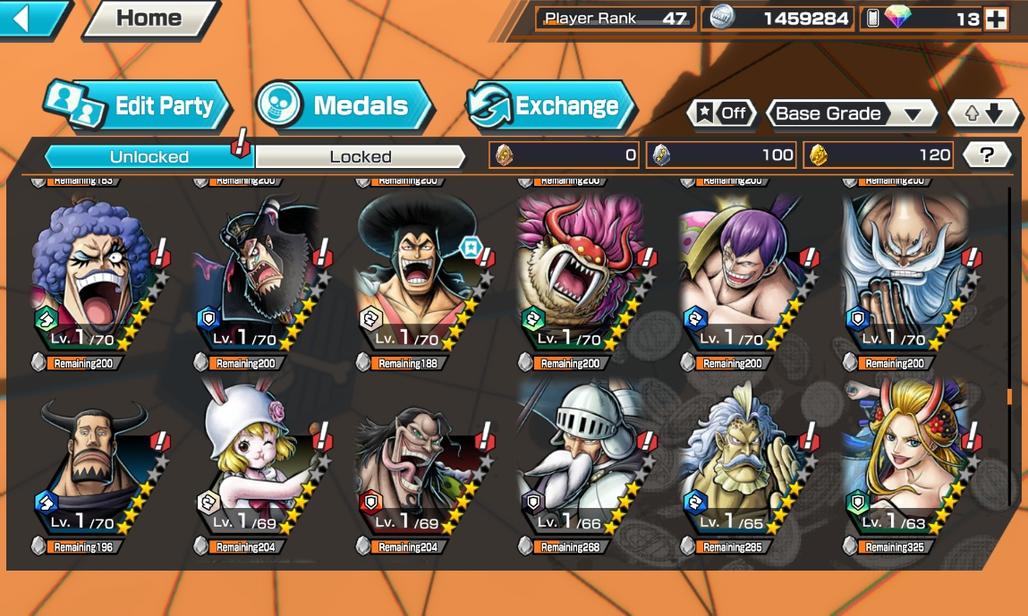This screenshot has height=616, width=1028.
Task: Open the Medals screen
Action: pos(343,106)
